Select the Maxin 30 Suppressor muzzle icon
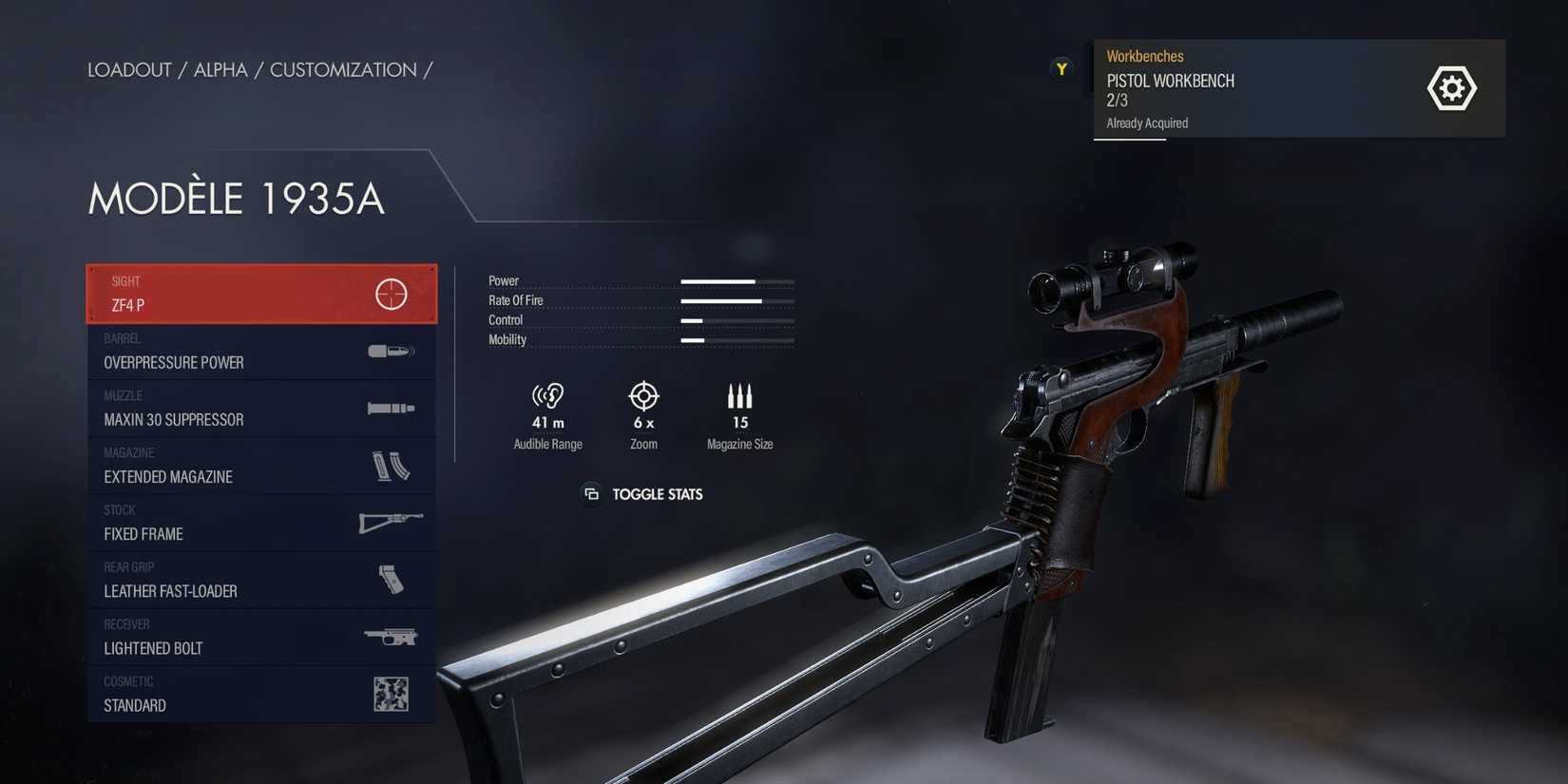This screenshot has width=1568, height=784. coord(391,409)
